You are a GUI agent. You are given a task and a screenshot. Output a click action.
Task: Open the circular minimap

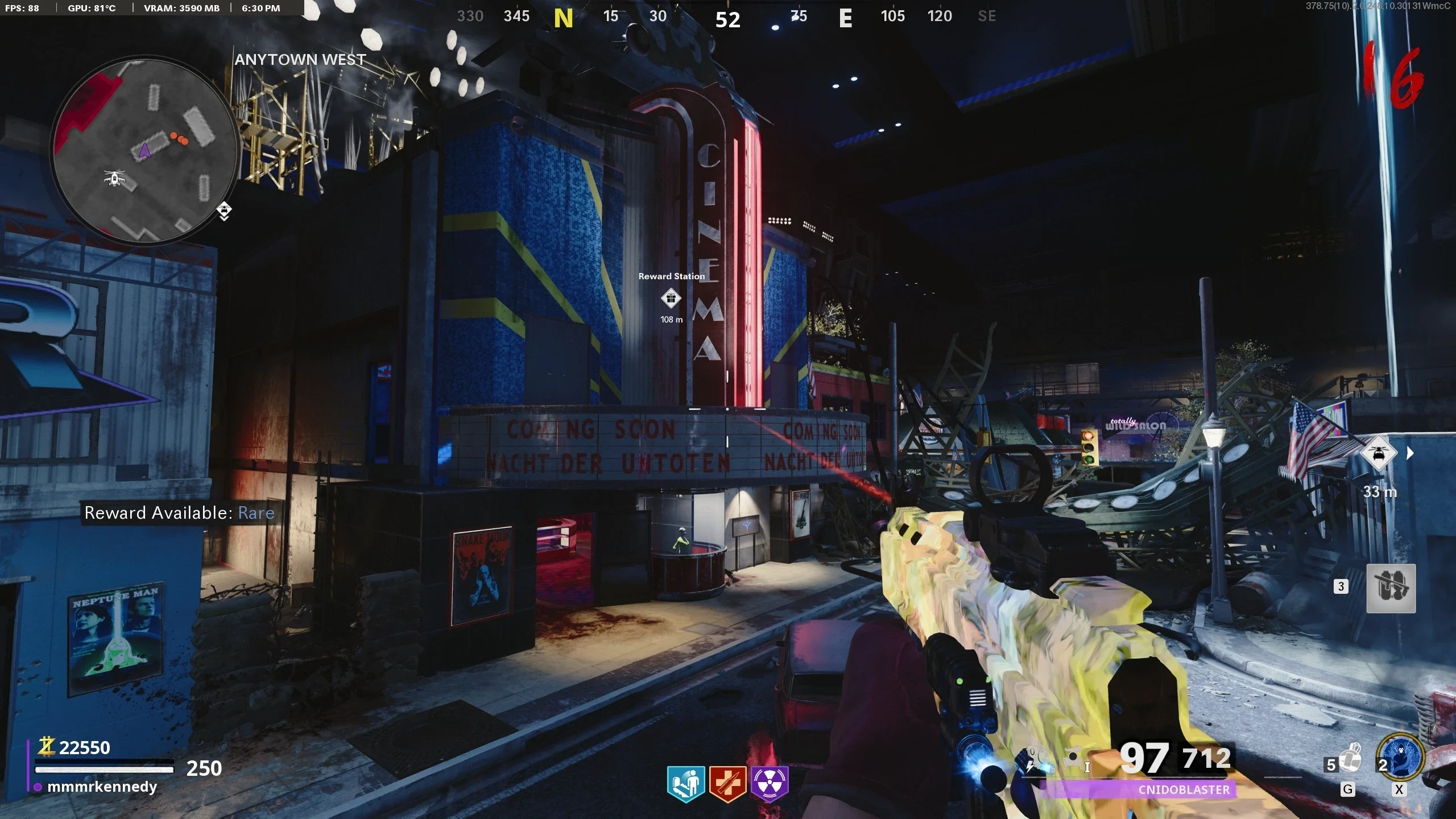click(144, 151)
